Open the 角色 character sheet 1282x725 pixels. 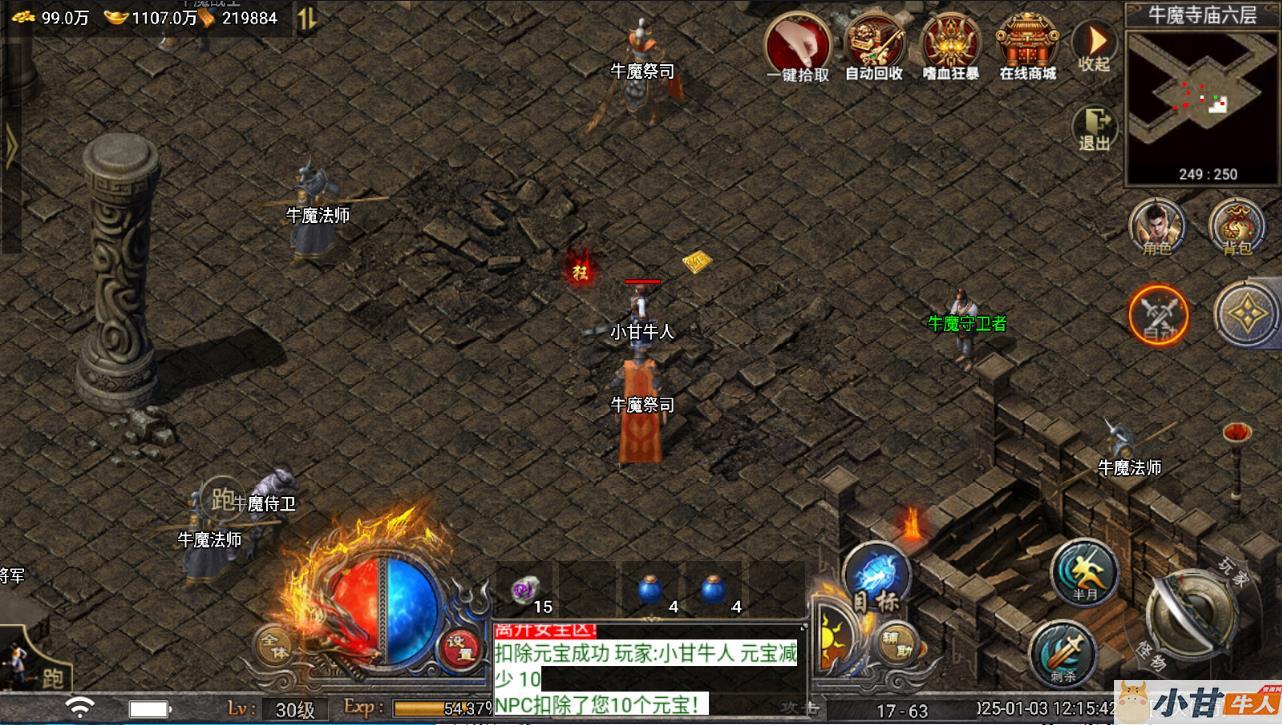[1157, 226]
